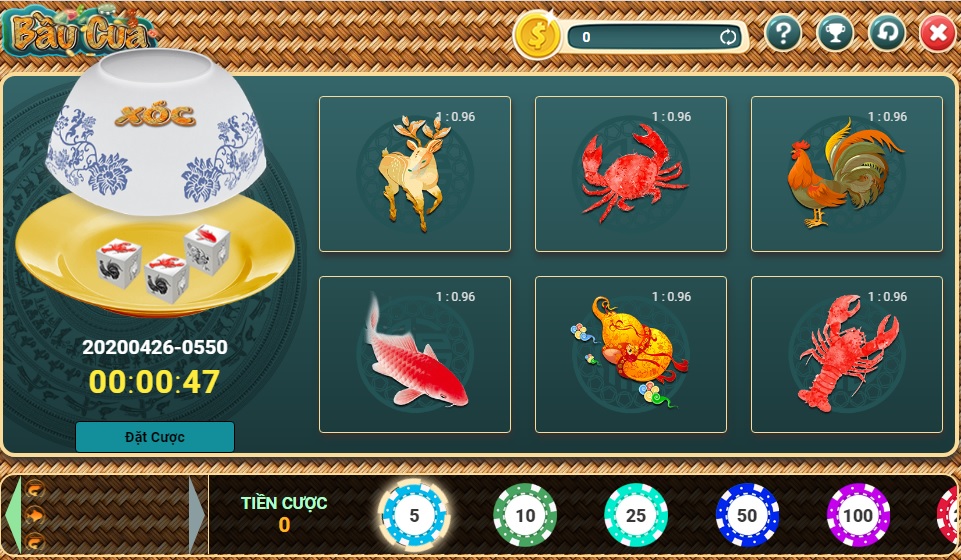961x560 pixels.
Task: Click the gray right arrow of results panel
Action: tap(197, 516)
